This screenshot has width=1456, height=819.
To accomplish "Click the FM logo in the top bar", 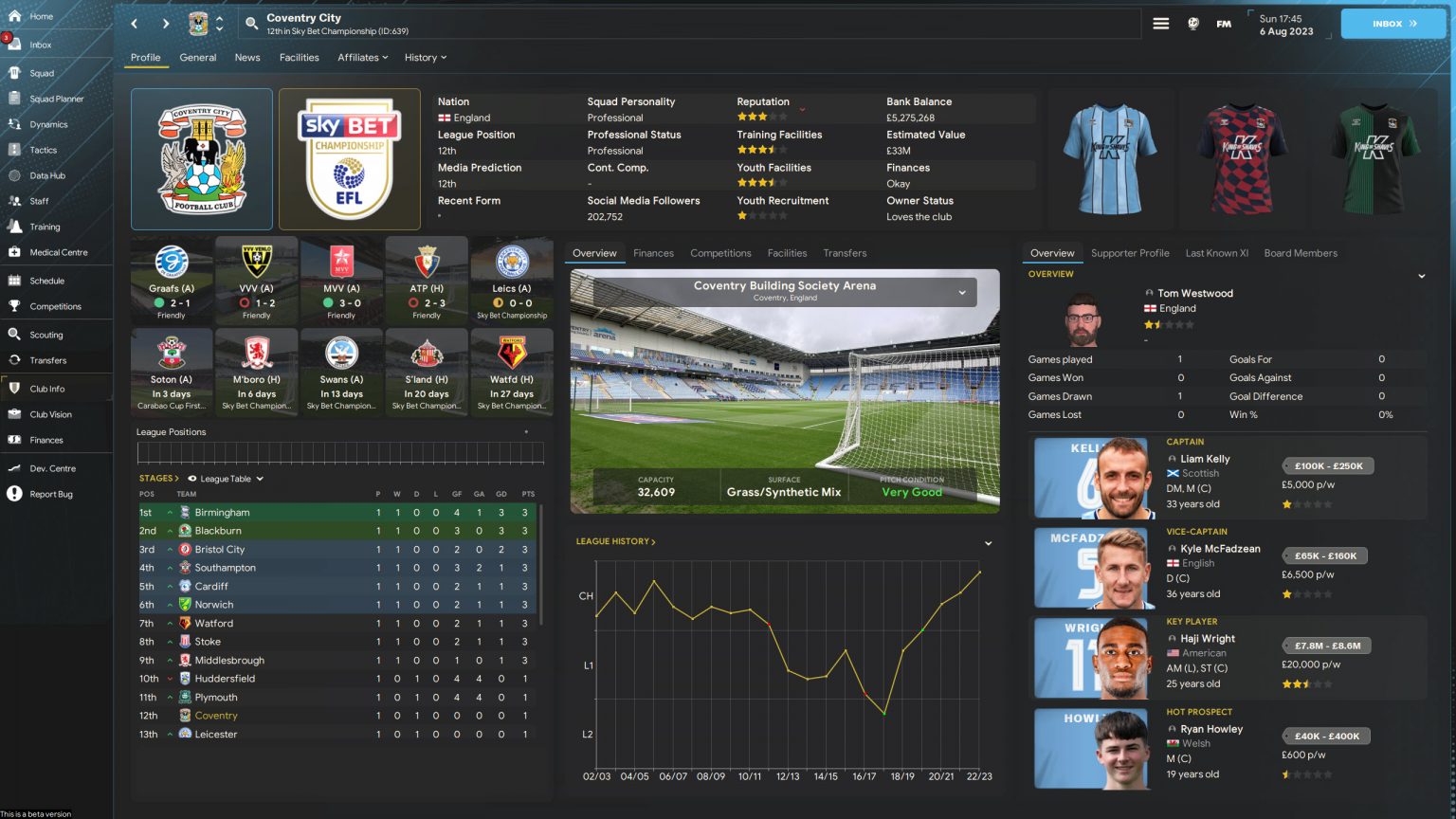I will (x=1223, y=24).
